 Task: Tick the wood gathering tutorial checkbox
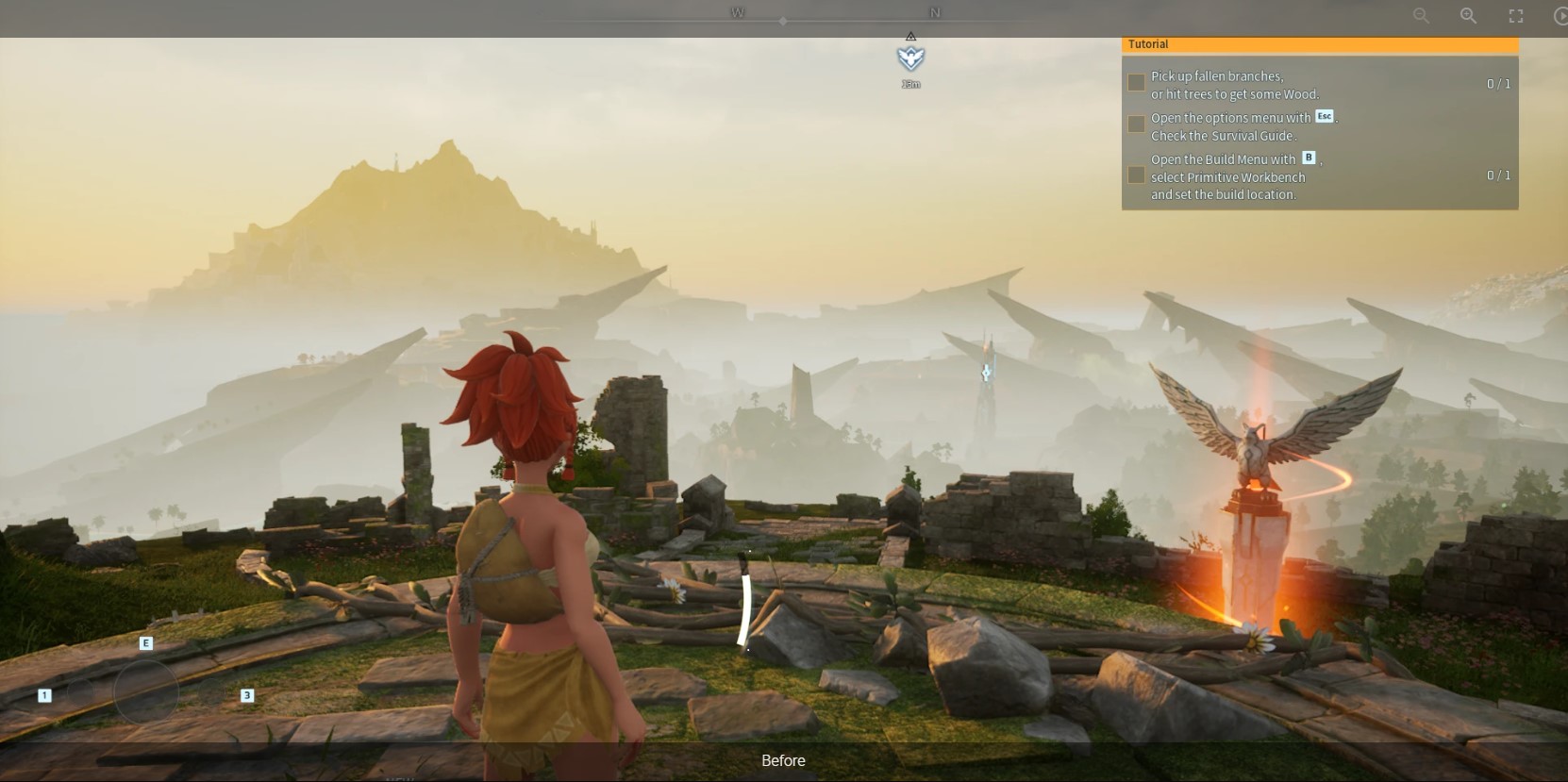click(1136, 83)
